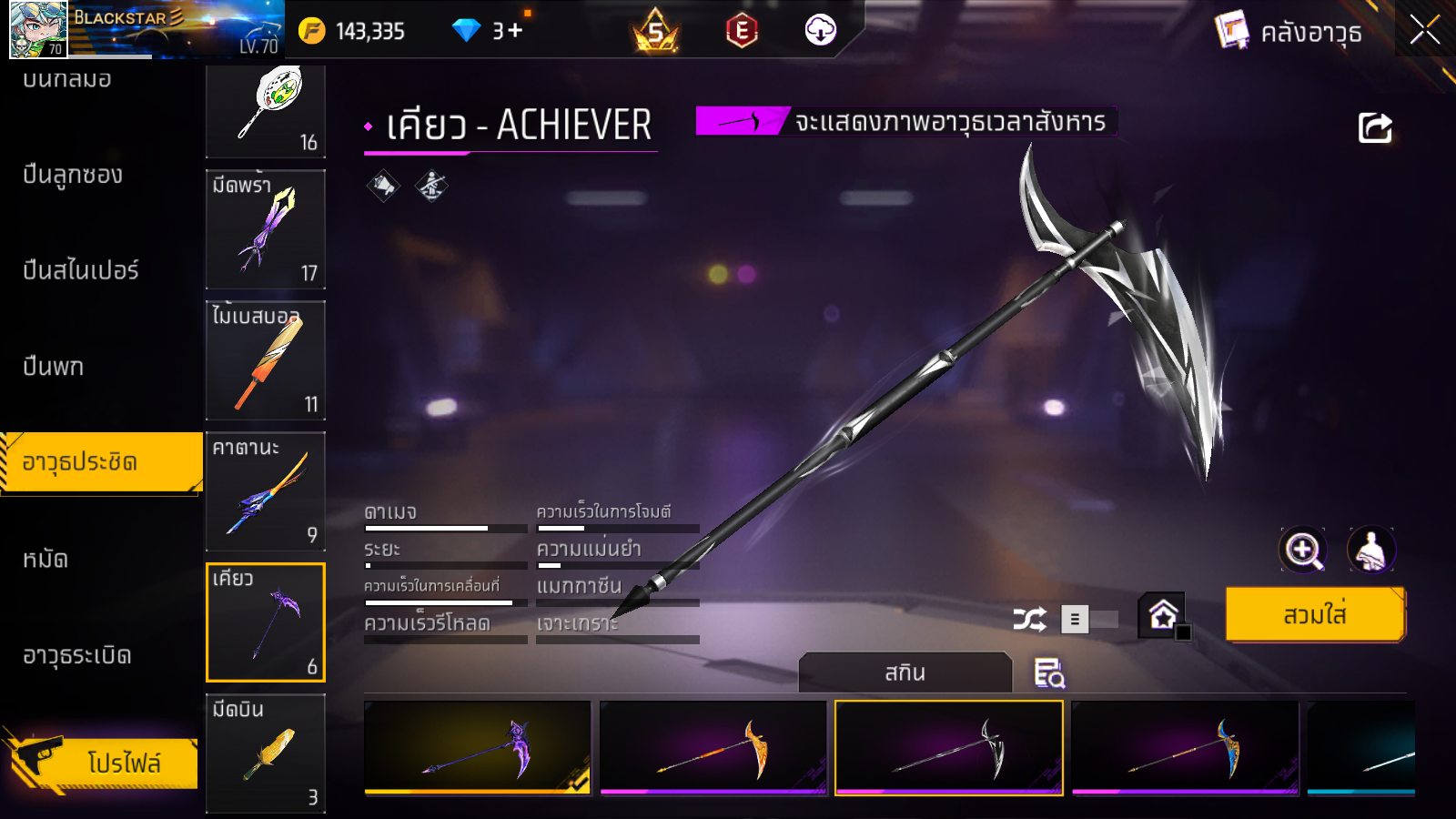The width and height of the screenshot is (1456, 819).
Task: Choose the มีดพร้า weapon tile
Action: pyautogui.click(x=266, y=229)
